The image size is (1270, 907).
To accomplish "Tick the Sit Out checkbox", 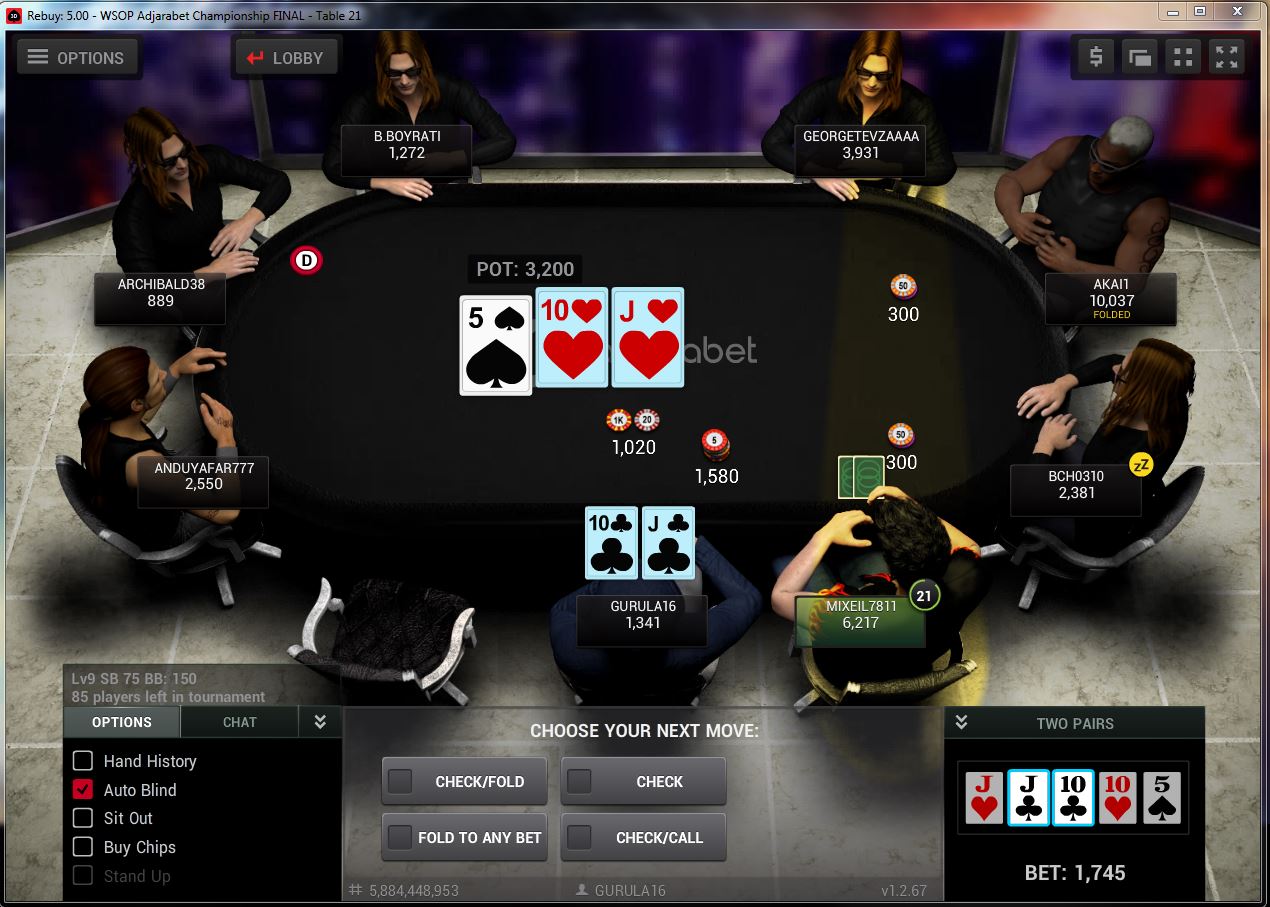I will [84, 818].
